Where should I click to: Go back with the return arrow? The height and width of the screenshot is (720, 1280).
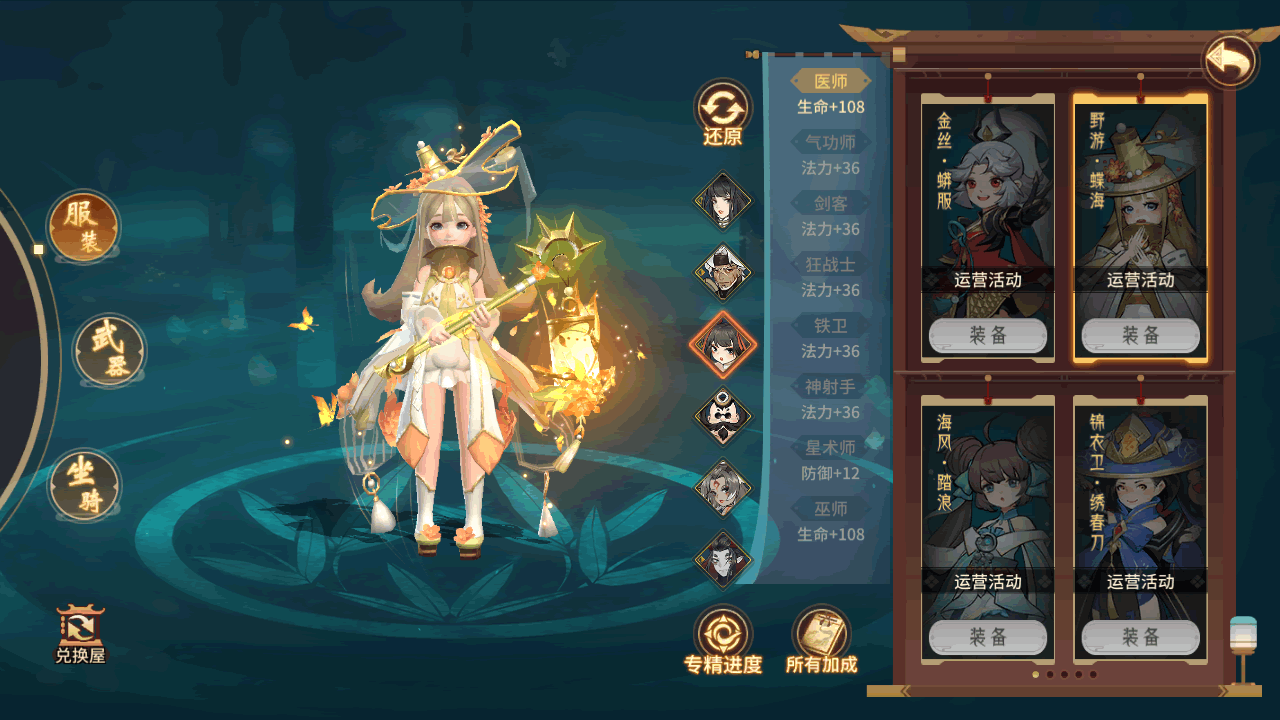point(1229,62)
